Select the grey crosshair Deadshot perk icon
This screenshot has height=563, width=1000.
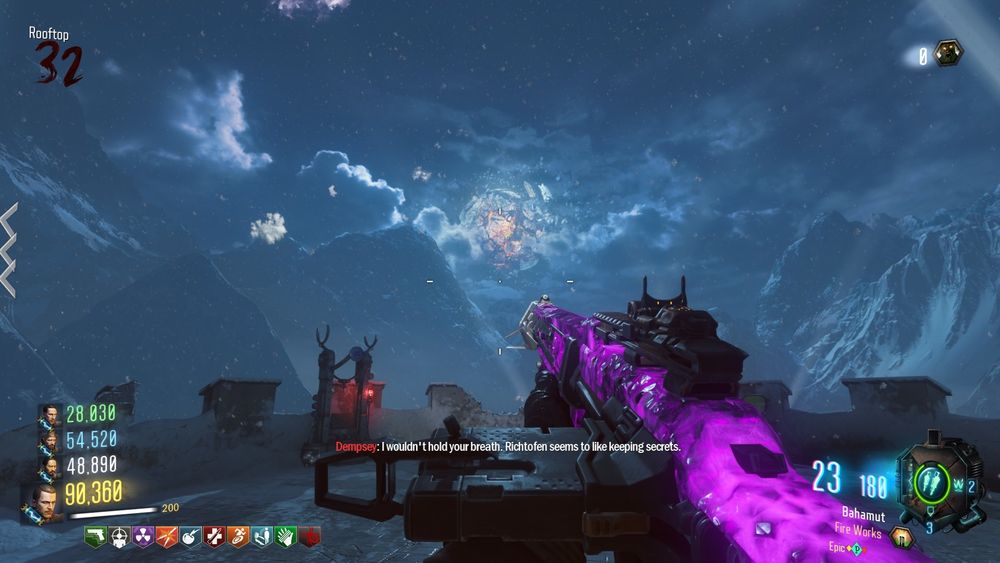119,537
